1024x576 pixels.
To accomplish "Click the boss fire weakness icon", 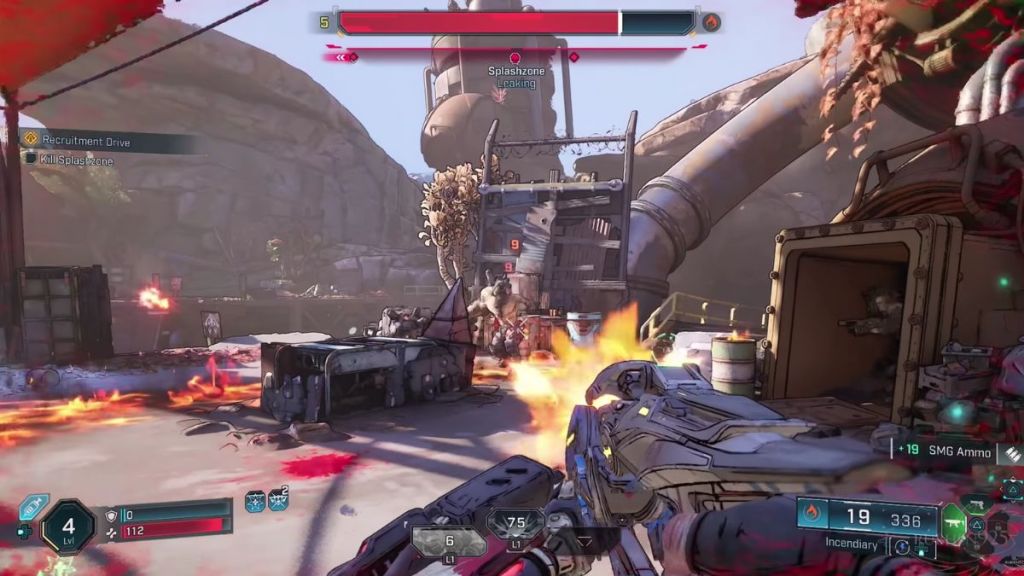I will 711,22.
